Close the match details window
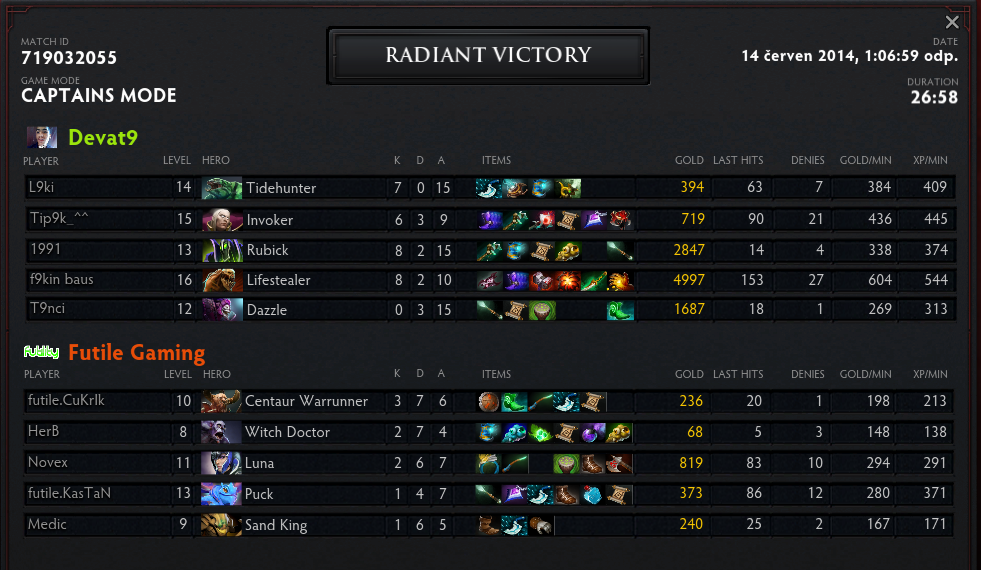 (952, 22)
